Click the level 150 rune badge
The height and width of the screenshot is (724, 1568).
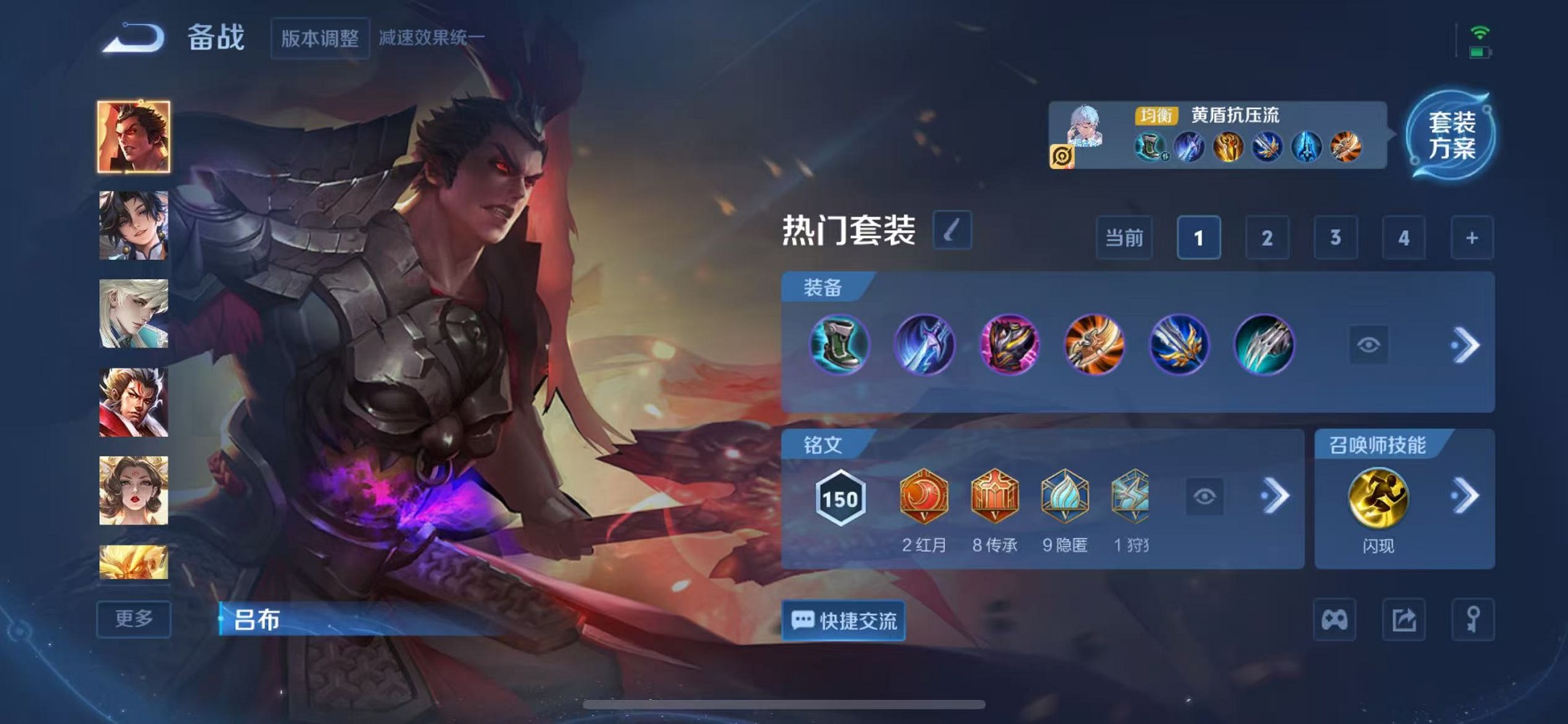click(841, 495)
